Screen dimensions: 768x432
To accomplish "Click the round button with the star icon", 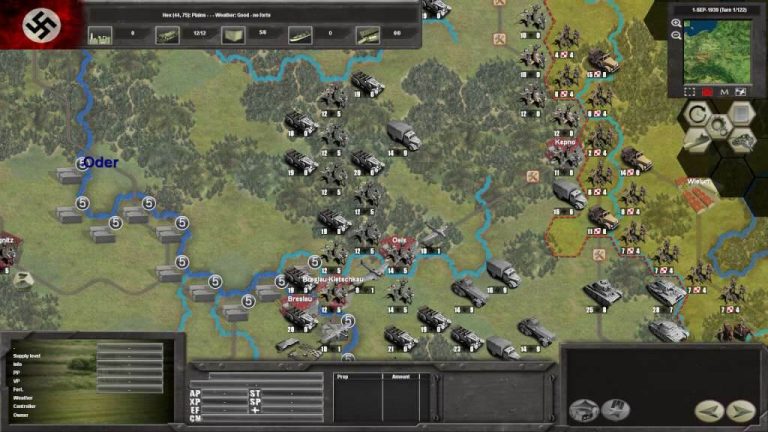I will 616,408.
